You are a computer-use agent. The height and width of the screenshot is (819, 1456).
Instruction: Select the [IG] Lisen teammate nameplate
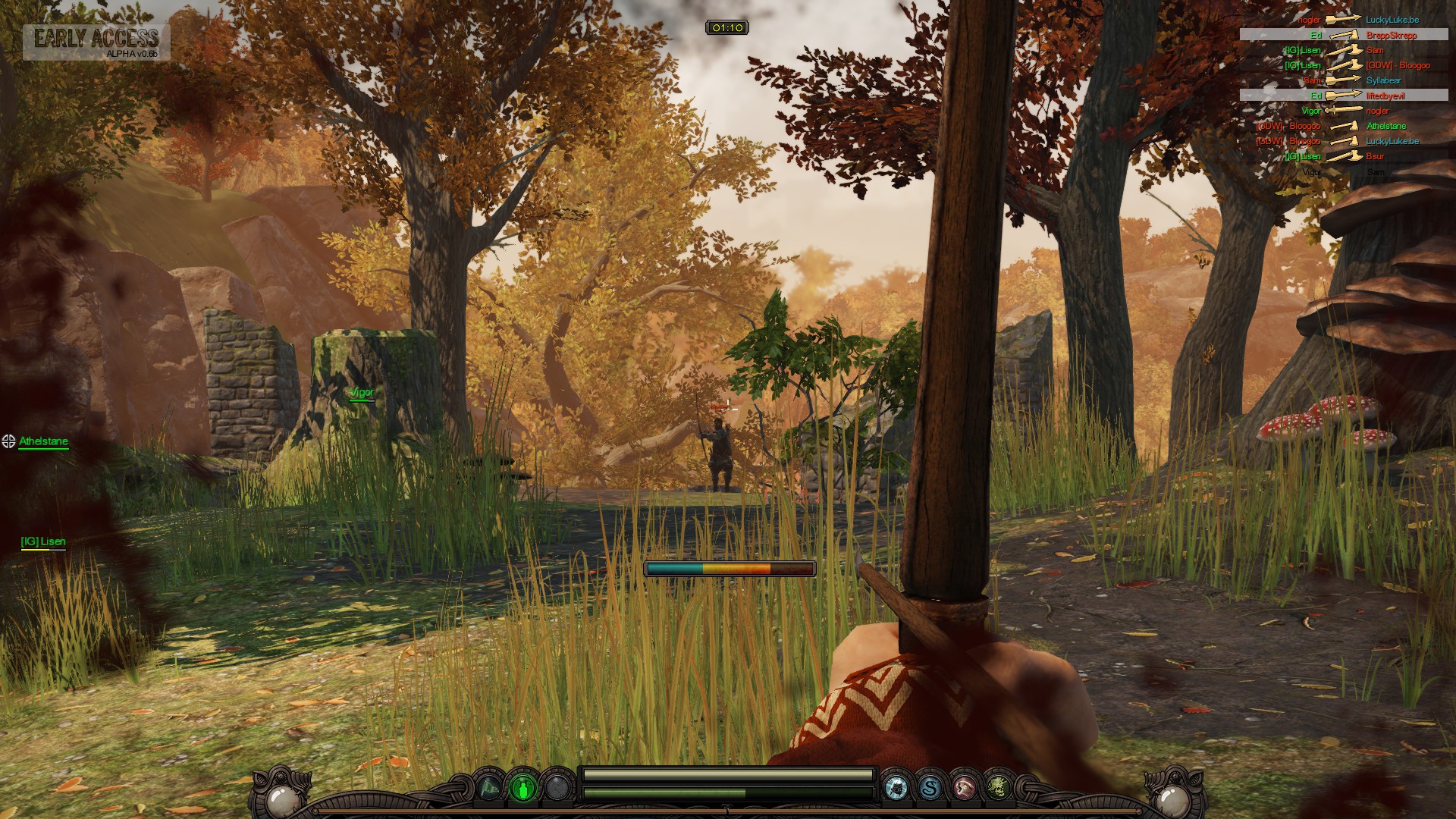[x=43, y=541]
